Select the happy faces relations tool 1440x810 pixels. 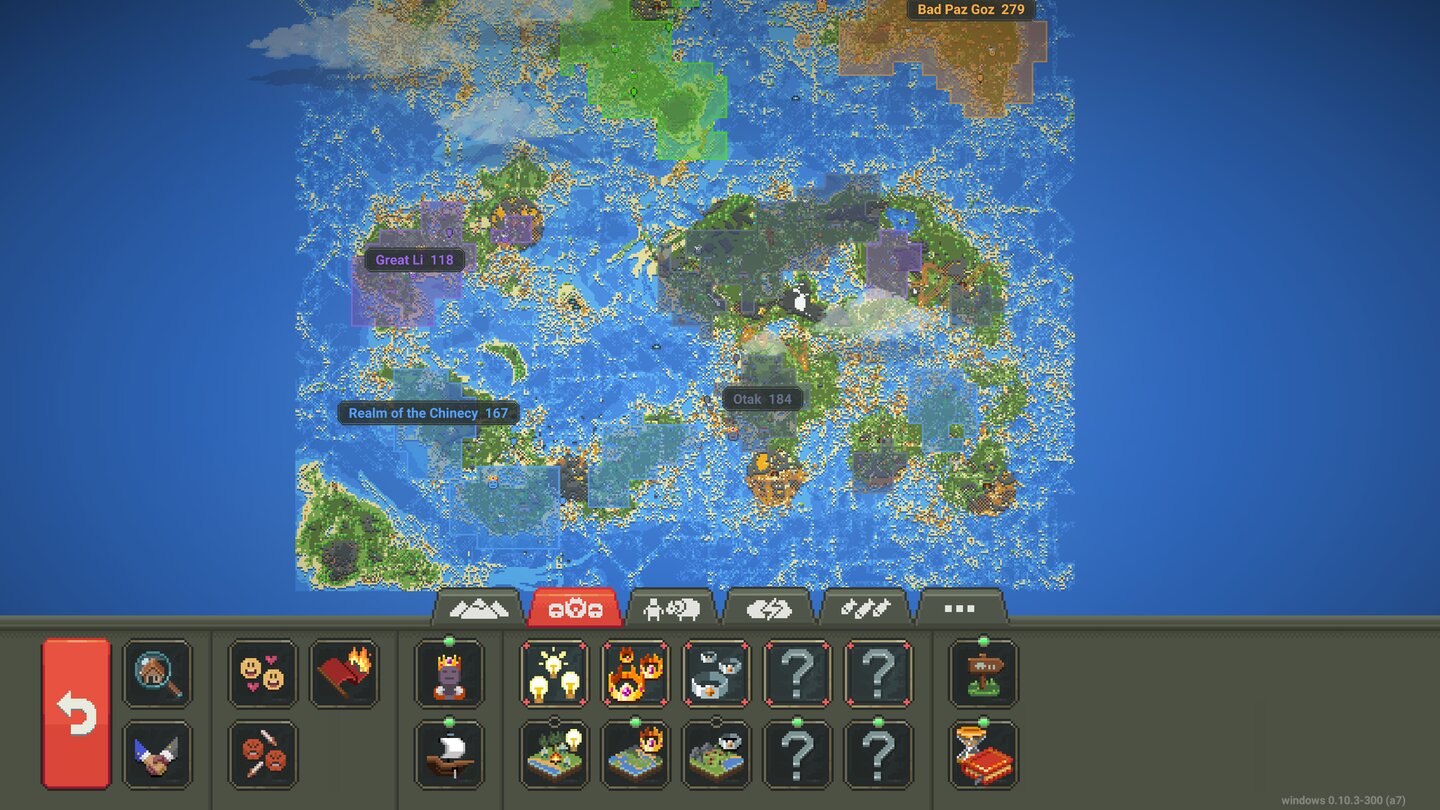pos(262,675)
